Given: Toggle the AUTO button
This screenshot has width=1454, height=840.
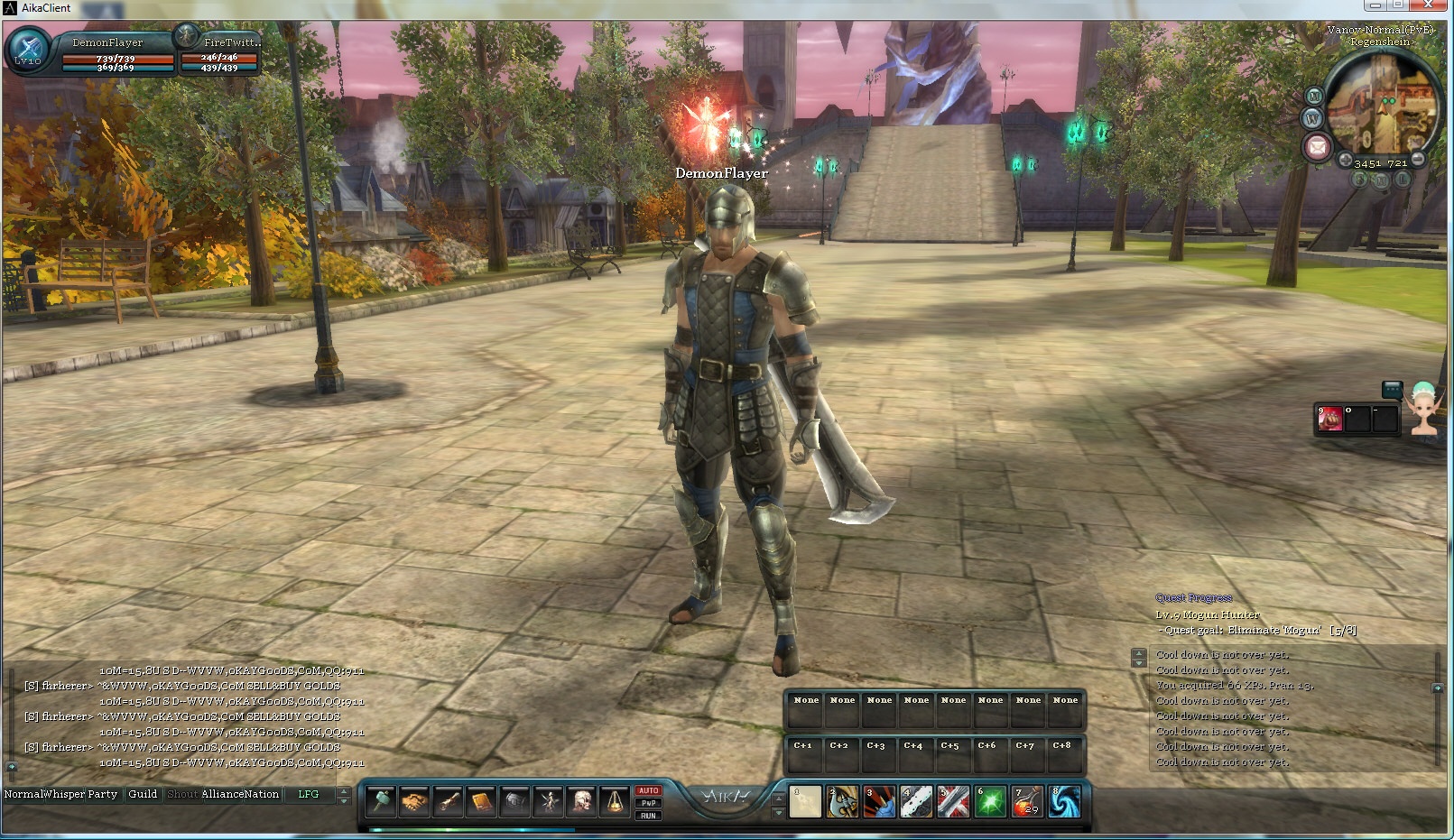Looking at the screenshot, I should [x=648, y=791].
